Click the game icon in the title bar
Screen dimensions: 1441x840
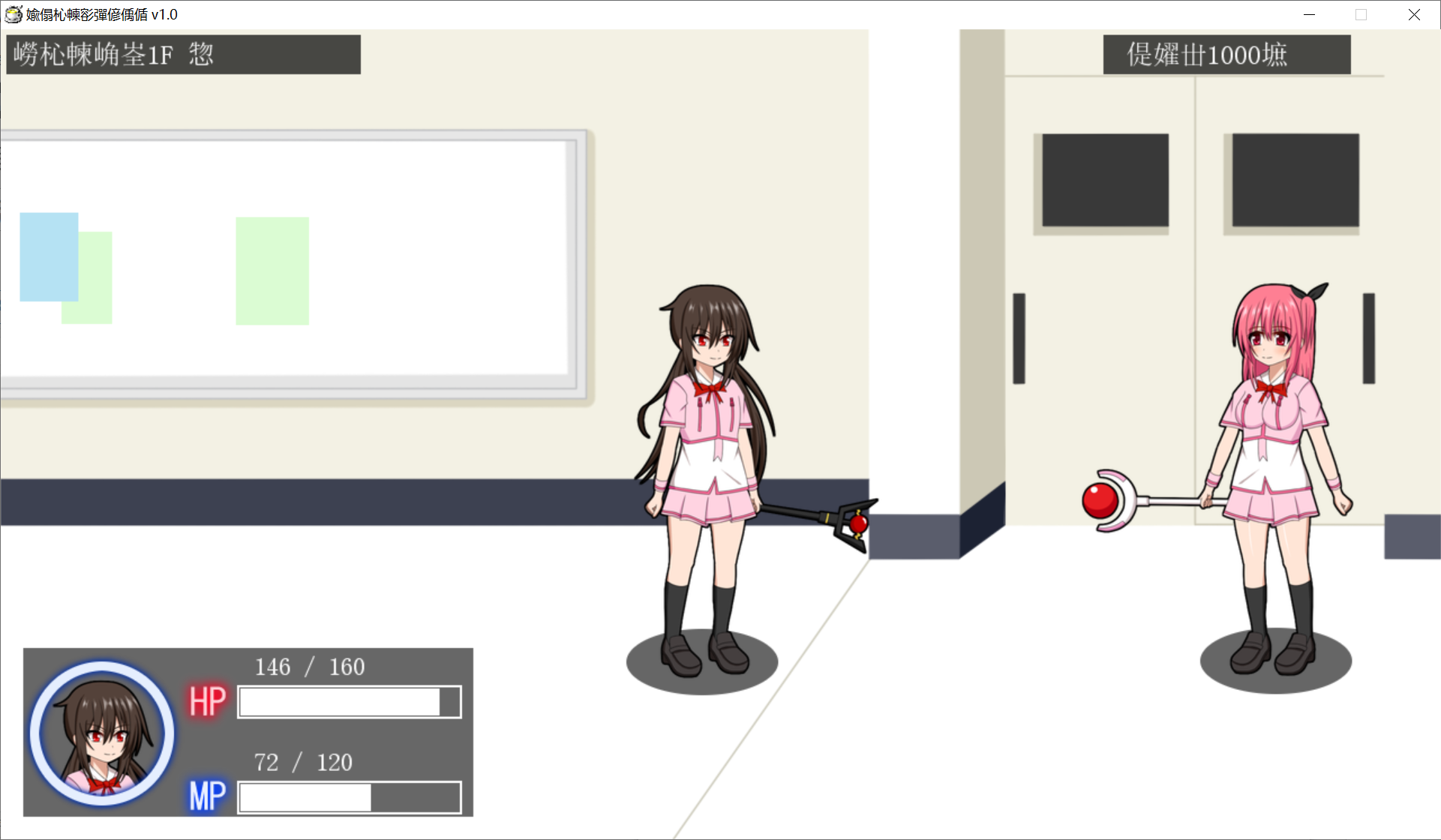[14, 14]
